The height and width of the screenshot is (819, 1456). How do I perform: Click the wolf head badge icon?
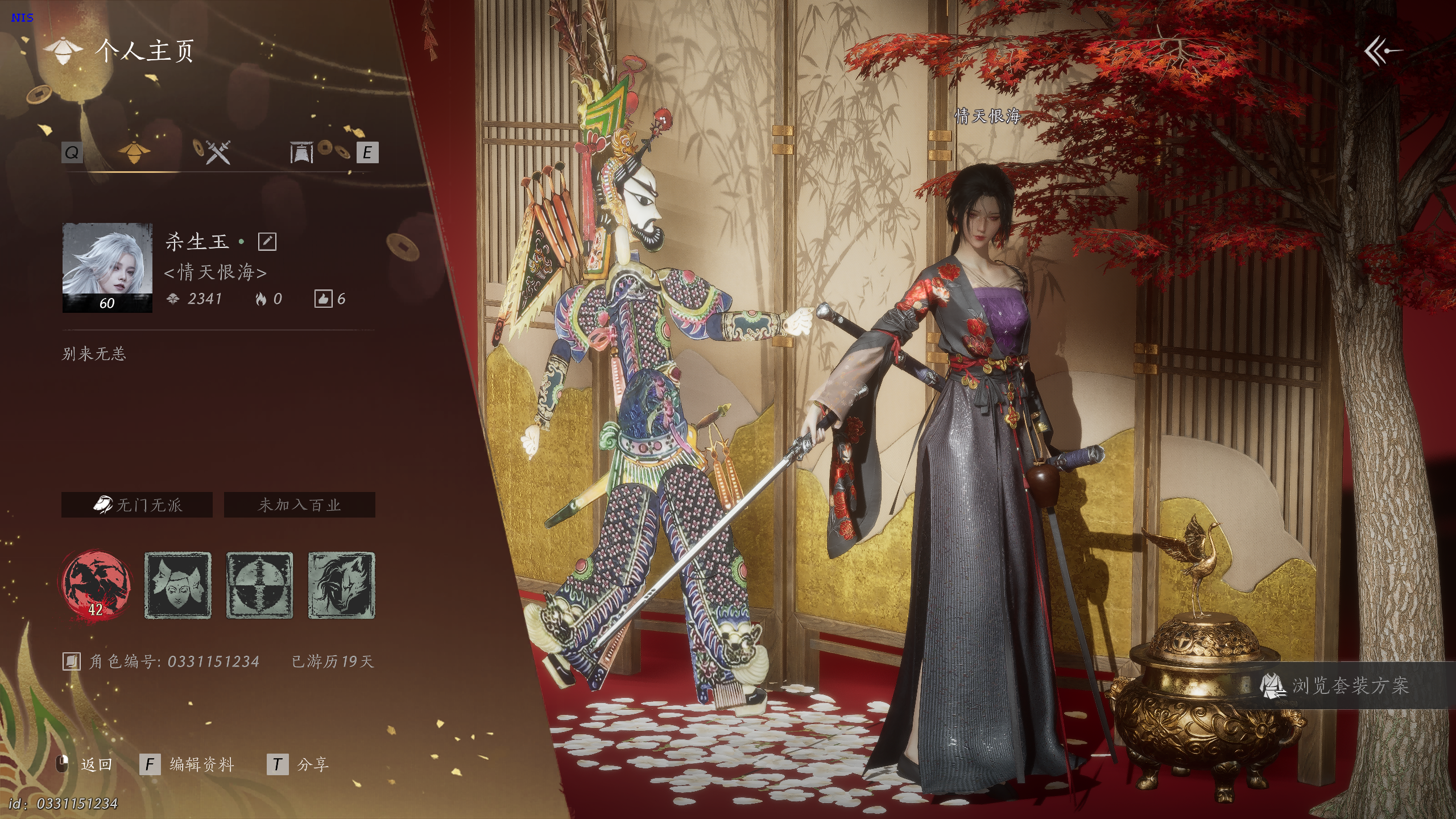(x=341, y=585)
